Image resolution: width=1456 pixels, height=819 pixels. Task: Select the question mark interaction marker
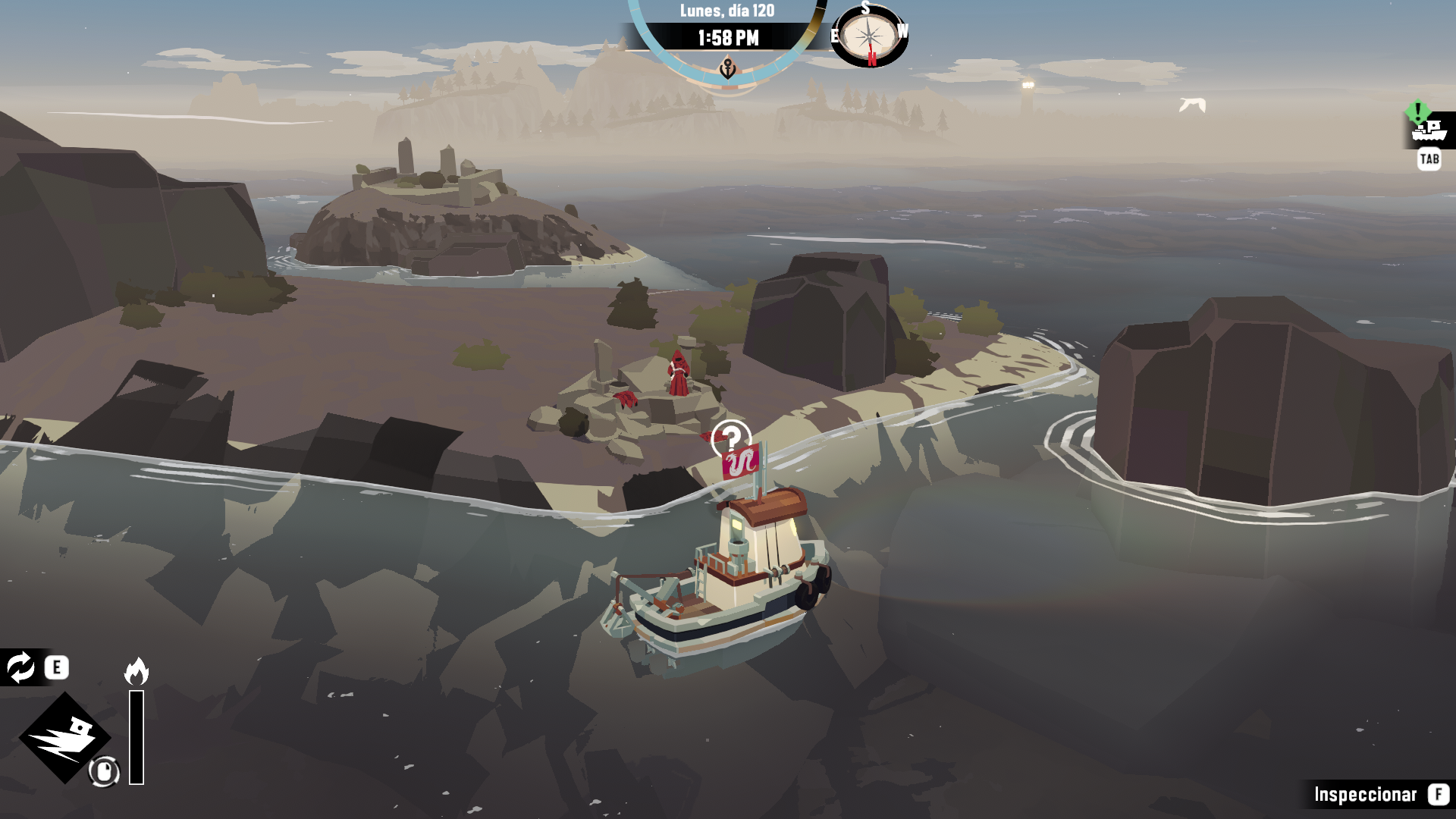[731, 438]
